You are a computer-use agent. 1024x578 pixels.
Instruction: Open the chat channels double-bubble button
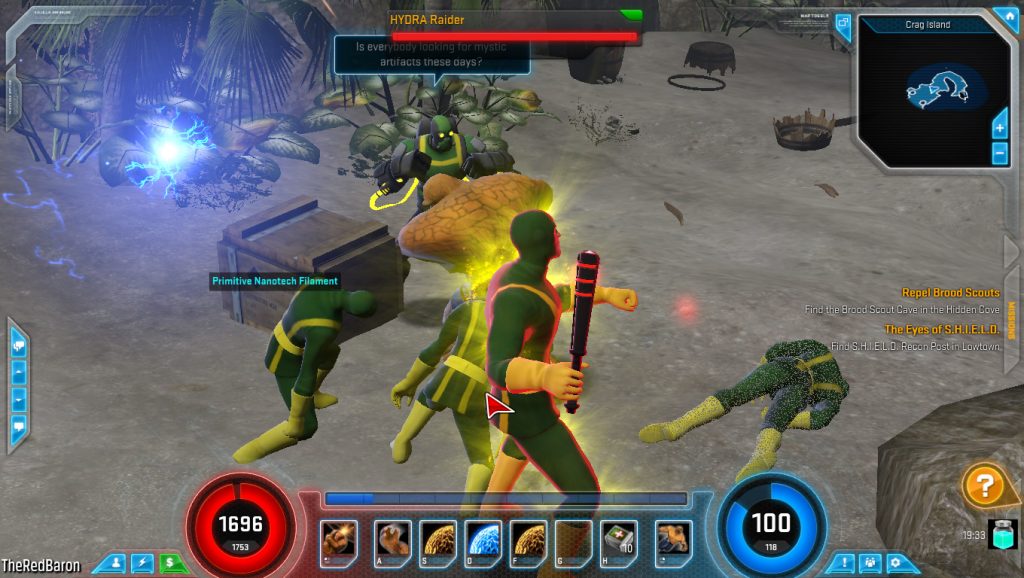tap(18, 346)
